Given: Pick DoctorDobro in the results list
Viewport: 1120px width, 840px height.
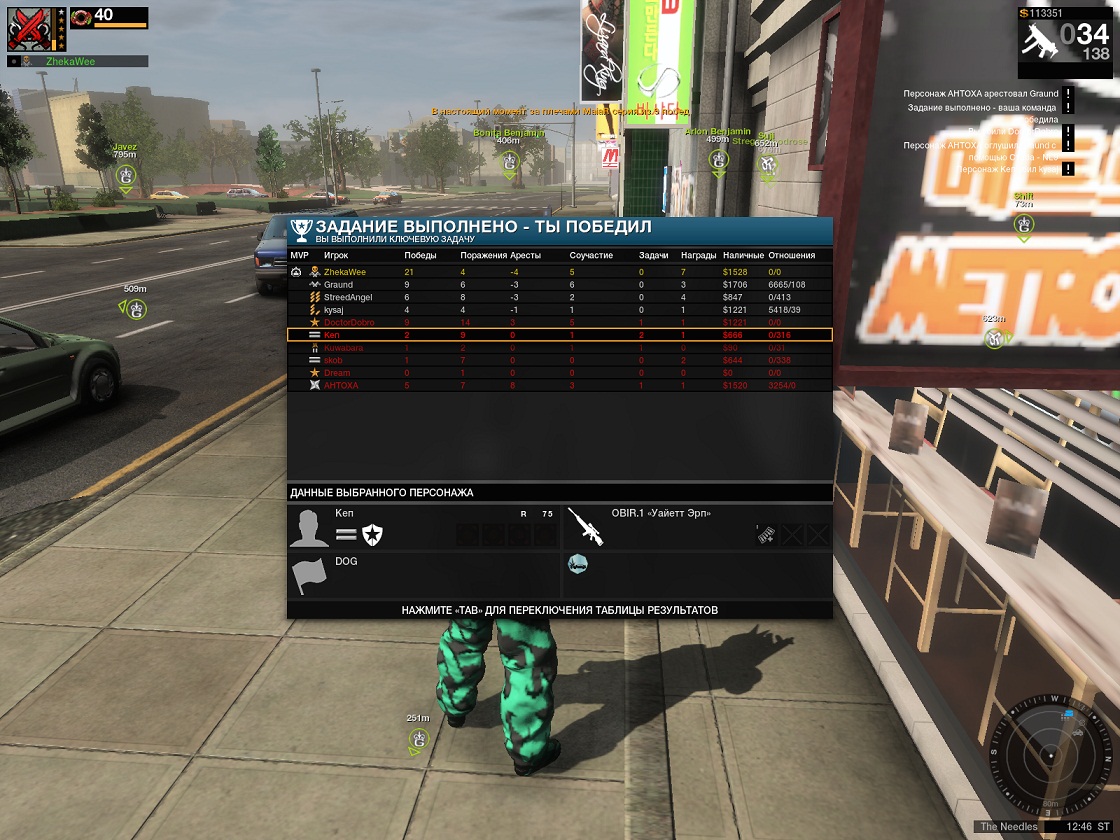Looking at the screenshot, I should 350,322.
